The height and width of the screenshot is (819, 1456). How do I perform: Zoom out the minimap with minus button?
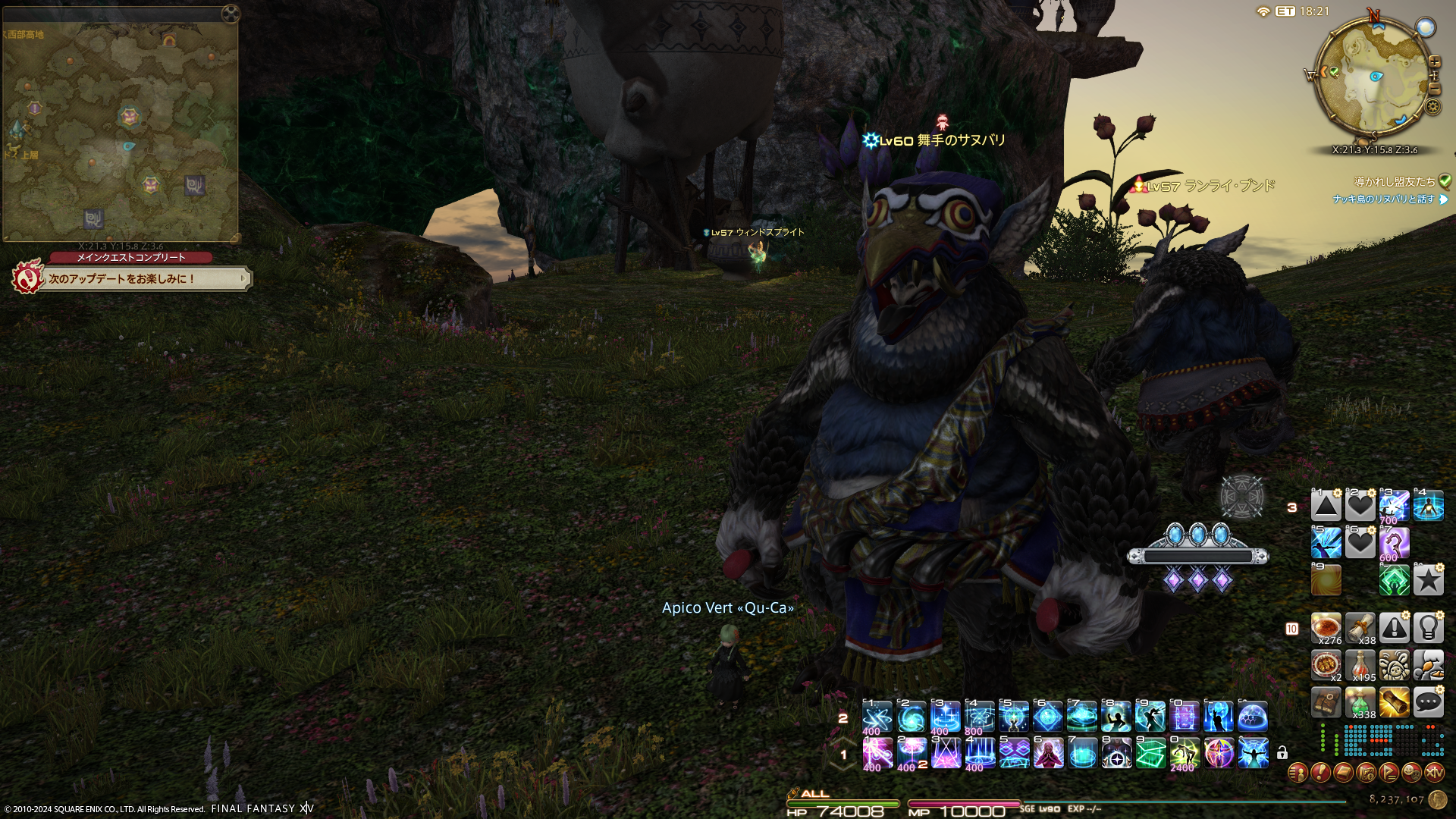tap(1434, 89)
